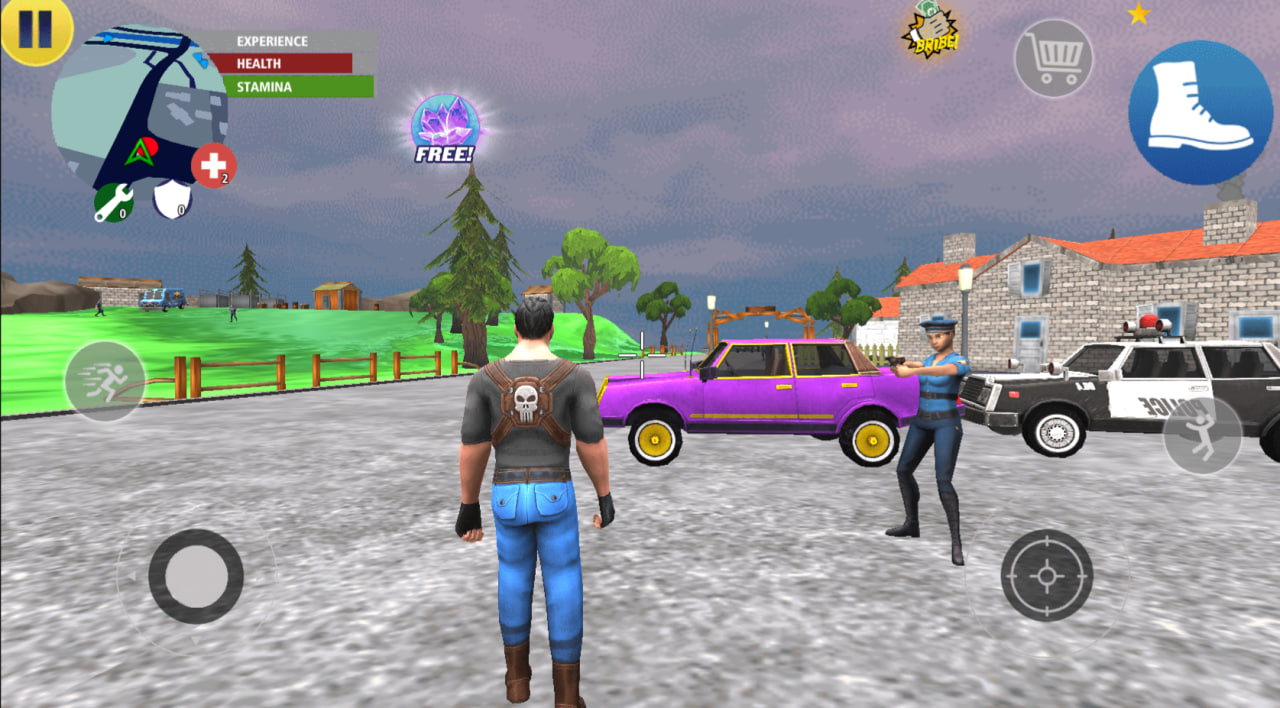The height and width of the screenshot is (708, 1280).
Task: Tap the green wrench repair icon
Action: (113, 202)
